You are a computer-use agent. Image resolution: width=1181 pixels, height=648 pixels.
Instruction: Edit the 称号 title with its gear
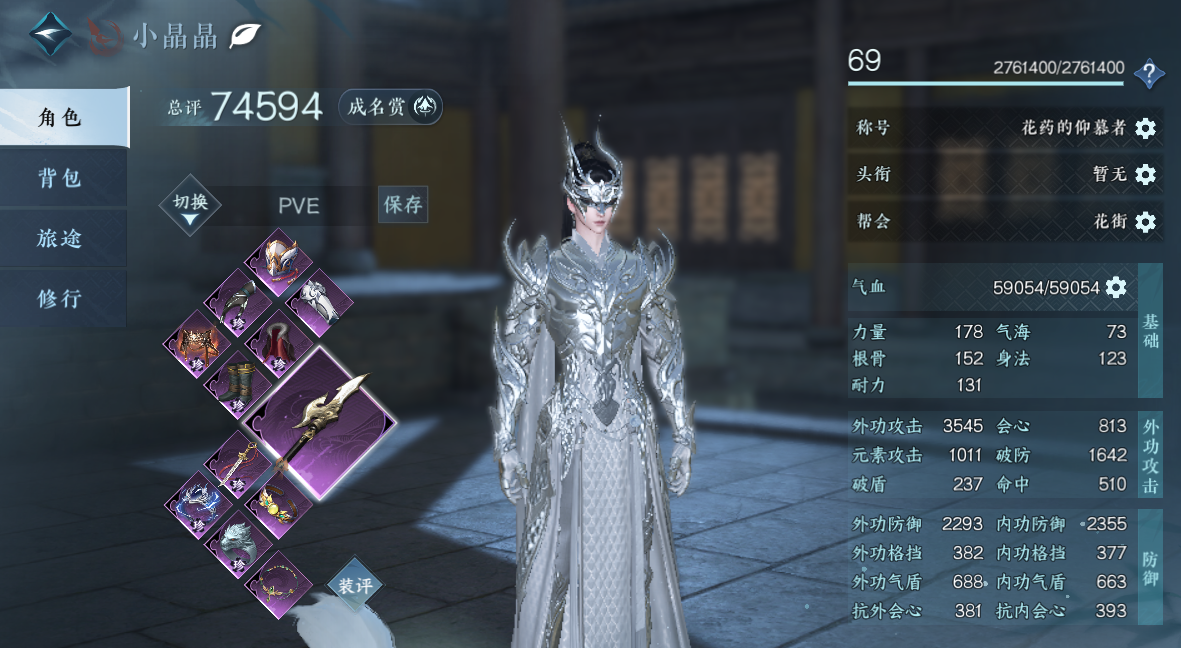[1146, 128]
